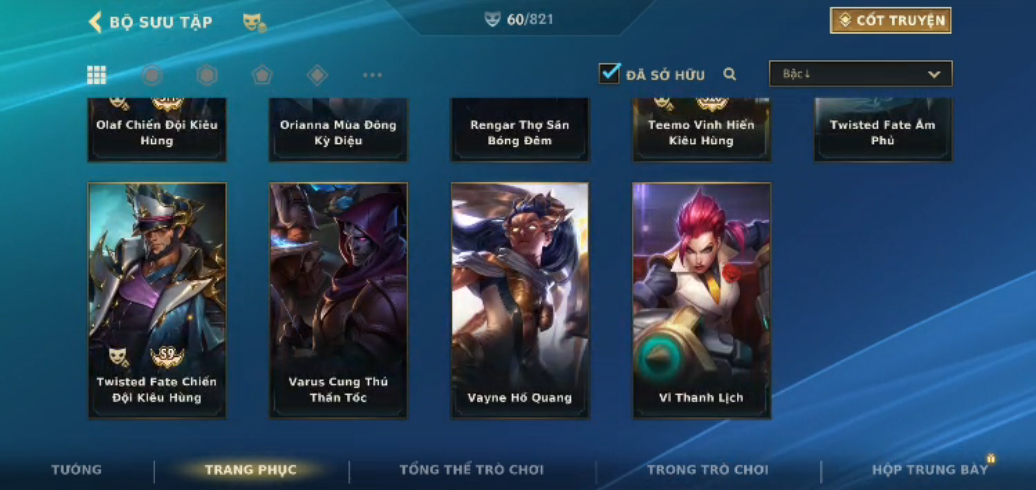Select the Twisted Fate Ám Phù card

click(882, 130)
